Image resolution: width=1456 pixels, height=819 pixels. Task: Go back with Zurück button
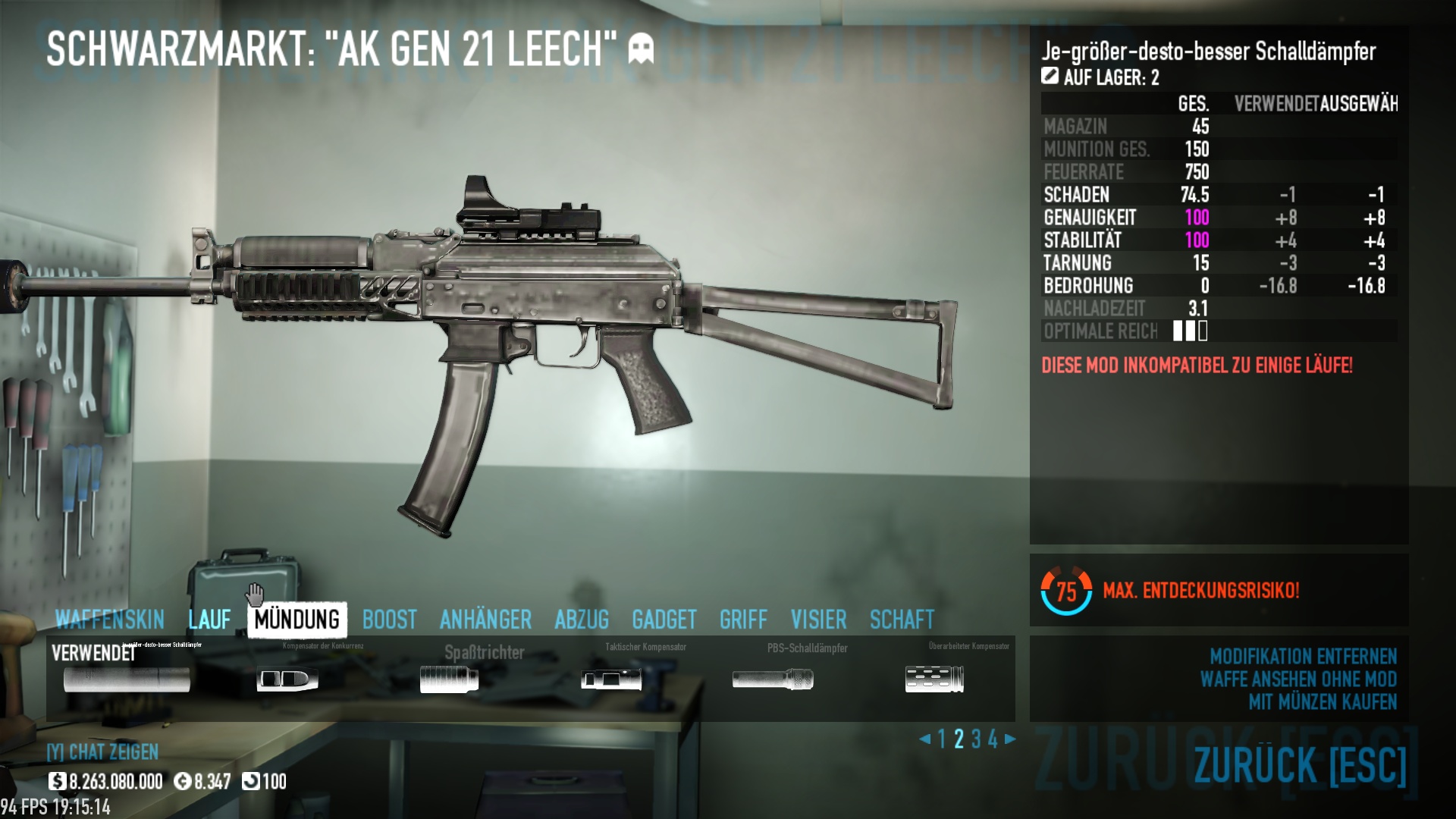(1300, 764)
